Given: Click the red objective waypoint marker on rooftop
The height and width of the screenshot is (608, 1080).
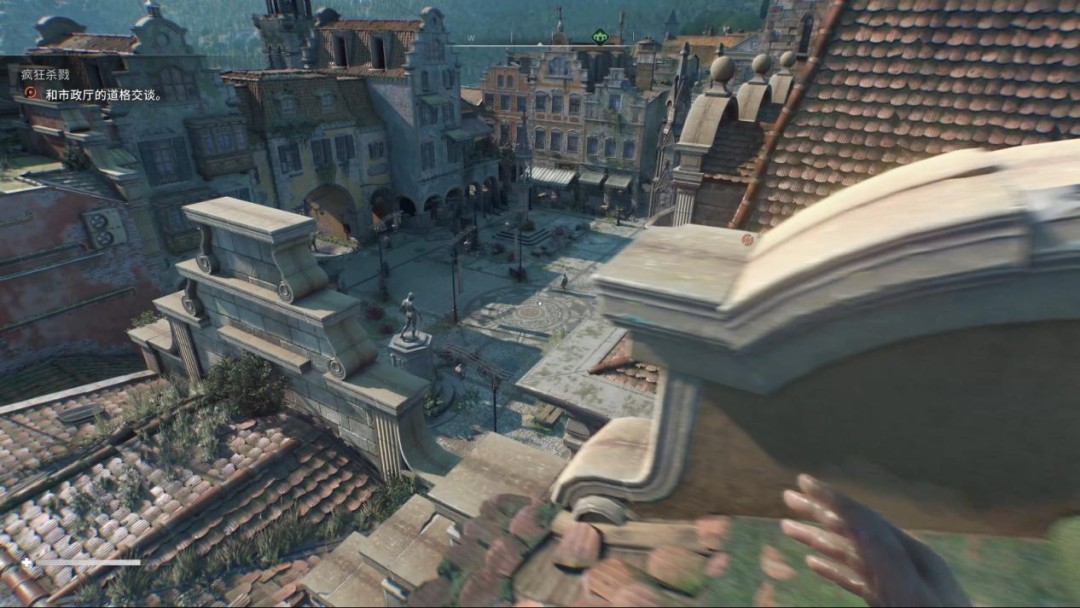Looking at the screenshot, I should point(746,240).
